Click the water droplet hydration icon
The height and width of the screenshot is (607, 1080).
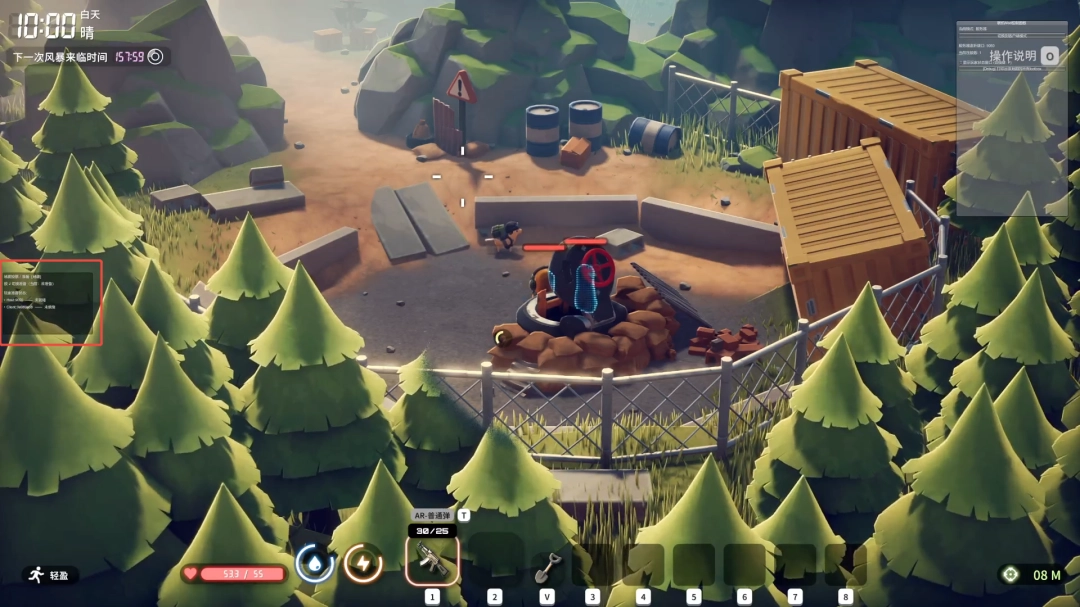(x=314, y=564)
